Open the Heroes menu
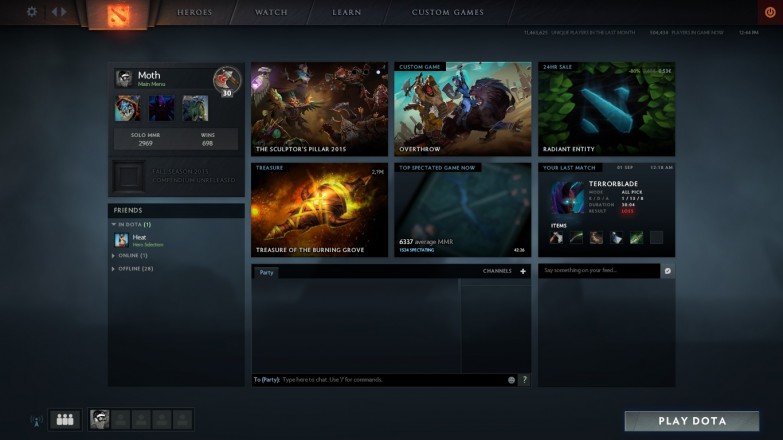This screenshot has height=440, width=783. click(x=194, y=13)
